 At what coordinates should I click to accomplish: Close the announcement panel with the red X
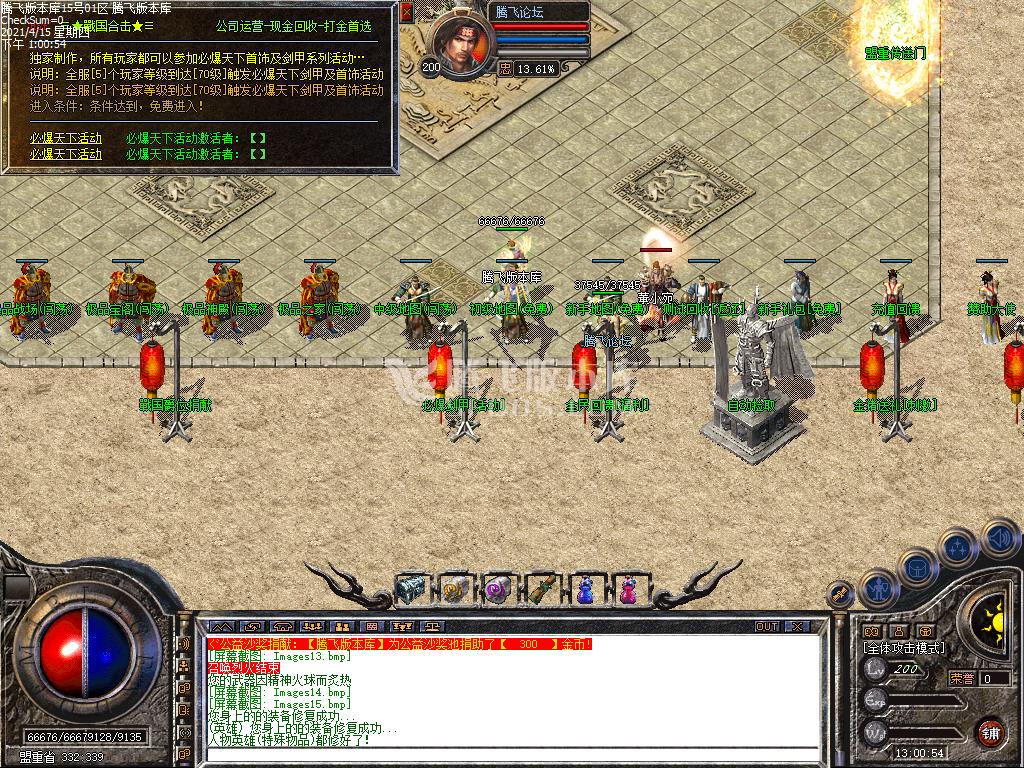406,13
